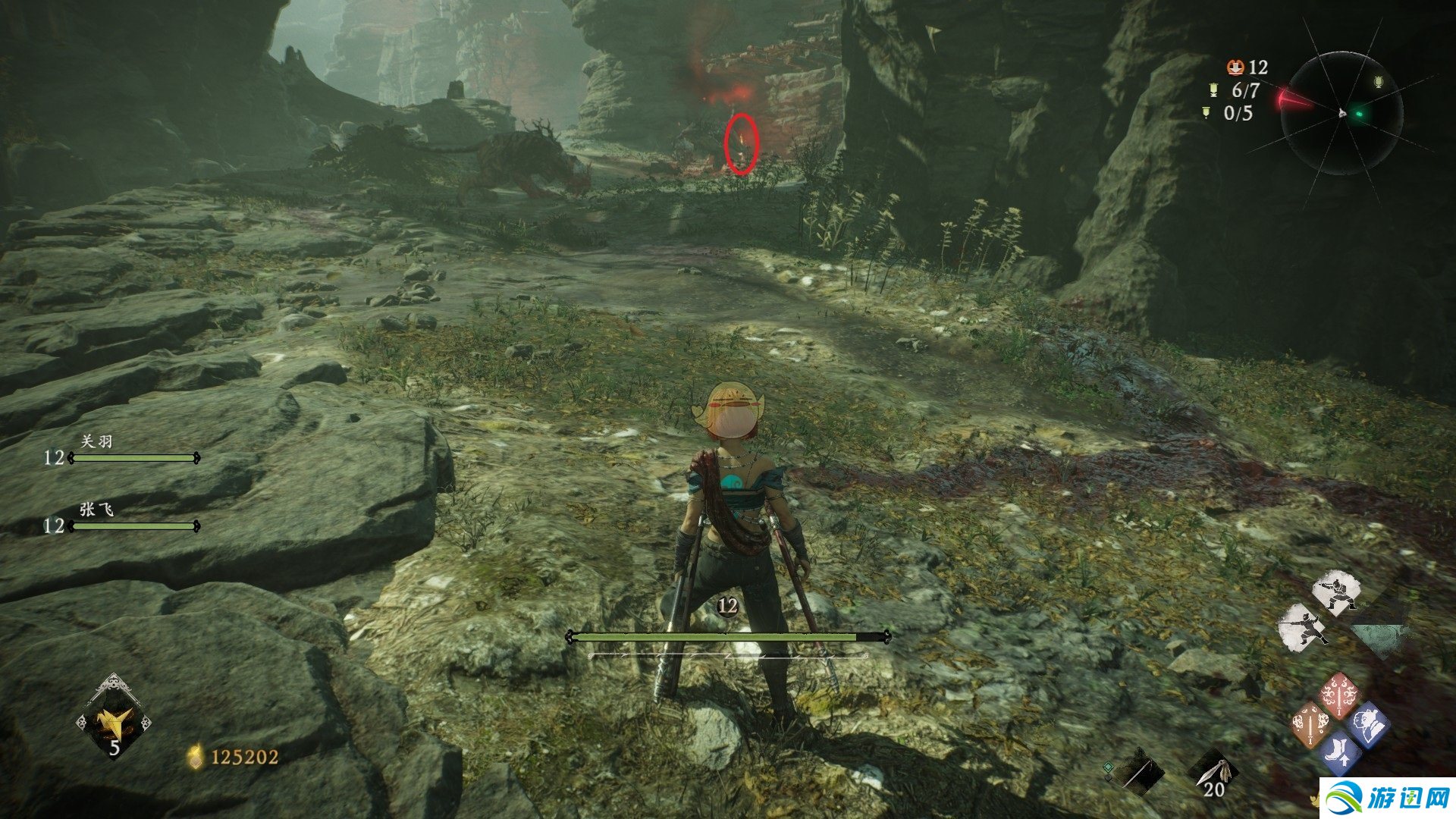Trigger the lower martial art spear thrust icon

pyautogui.click(x=1304, y=627)
